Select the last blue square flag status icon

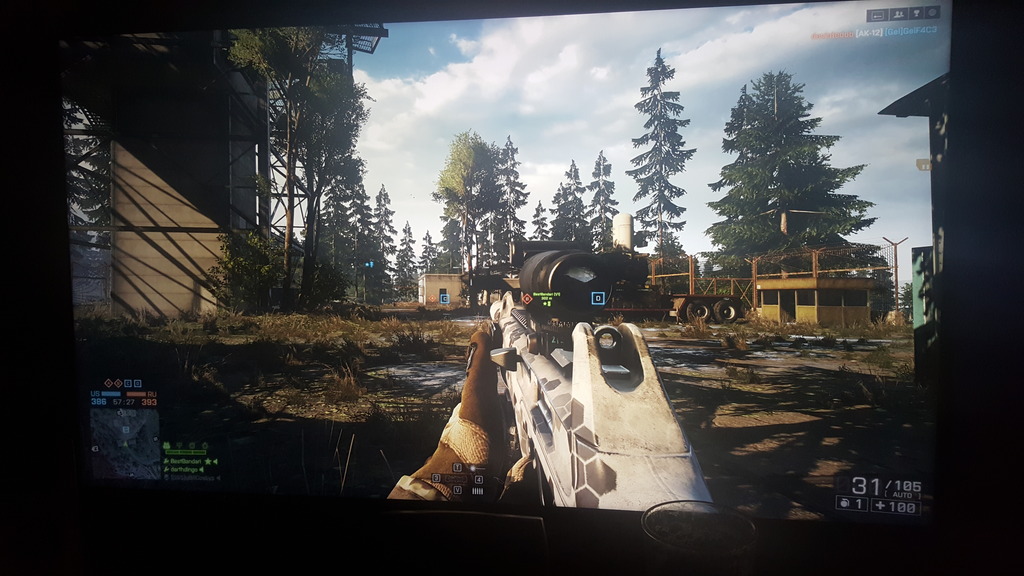[x=138, y=383]
